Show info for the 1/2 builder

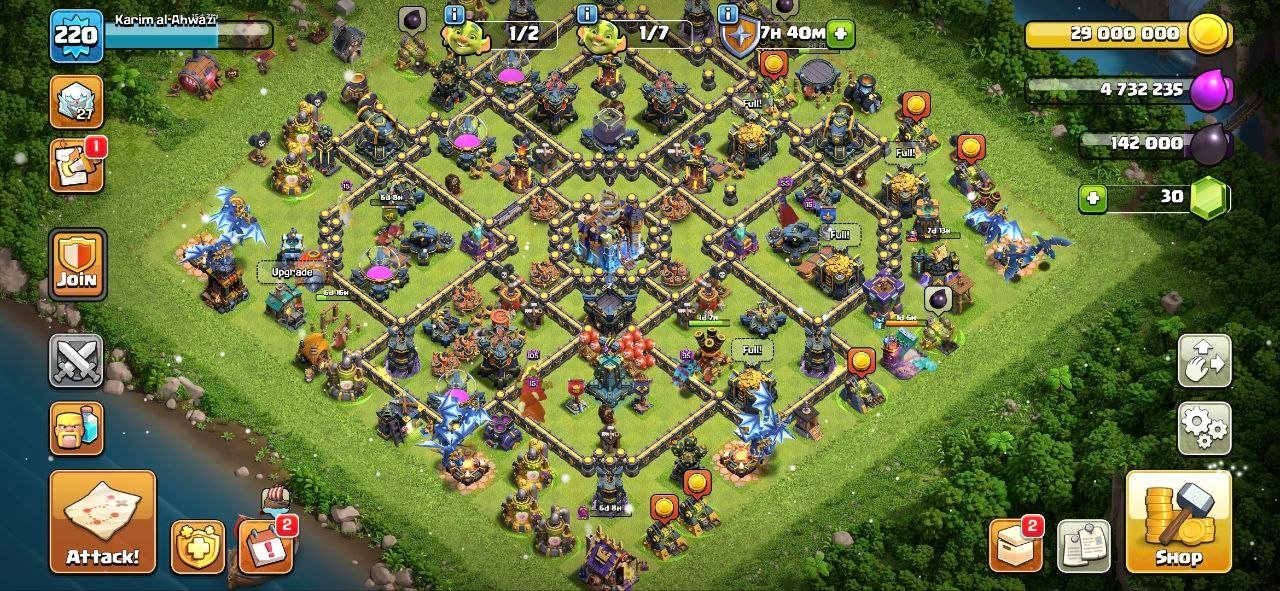454,14
